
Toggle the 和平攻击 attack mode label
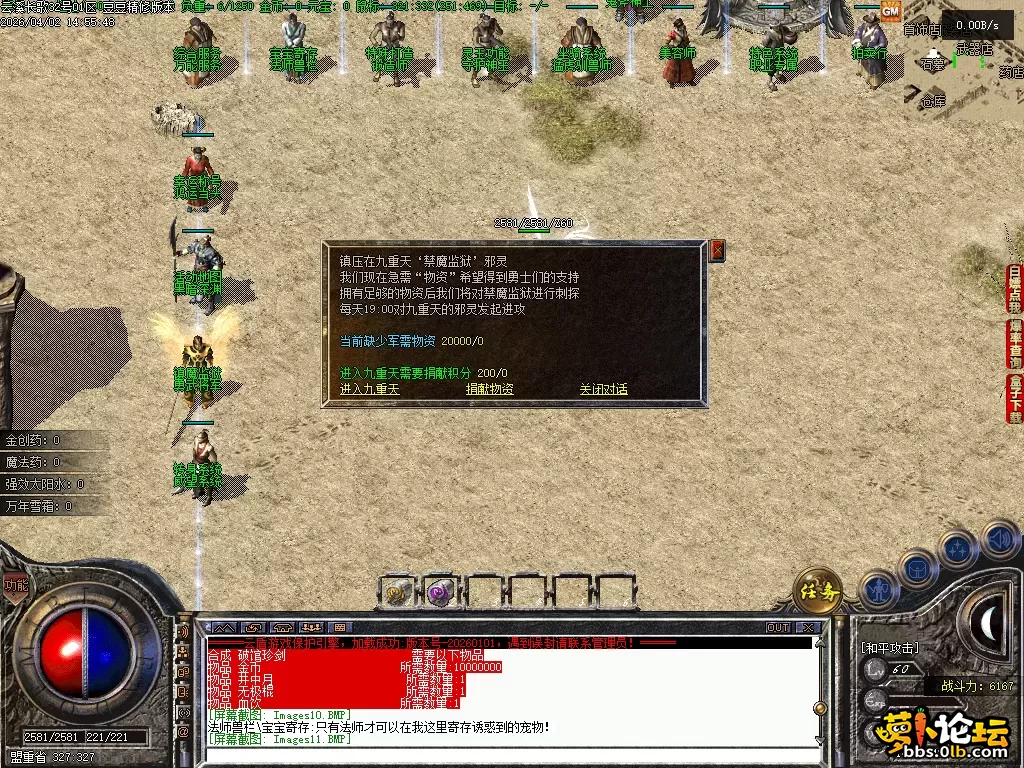[x=890, y=648]
